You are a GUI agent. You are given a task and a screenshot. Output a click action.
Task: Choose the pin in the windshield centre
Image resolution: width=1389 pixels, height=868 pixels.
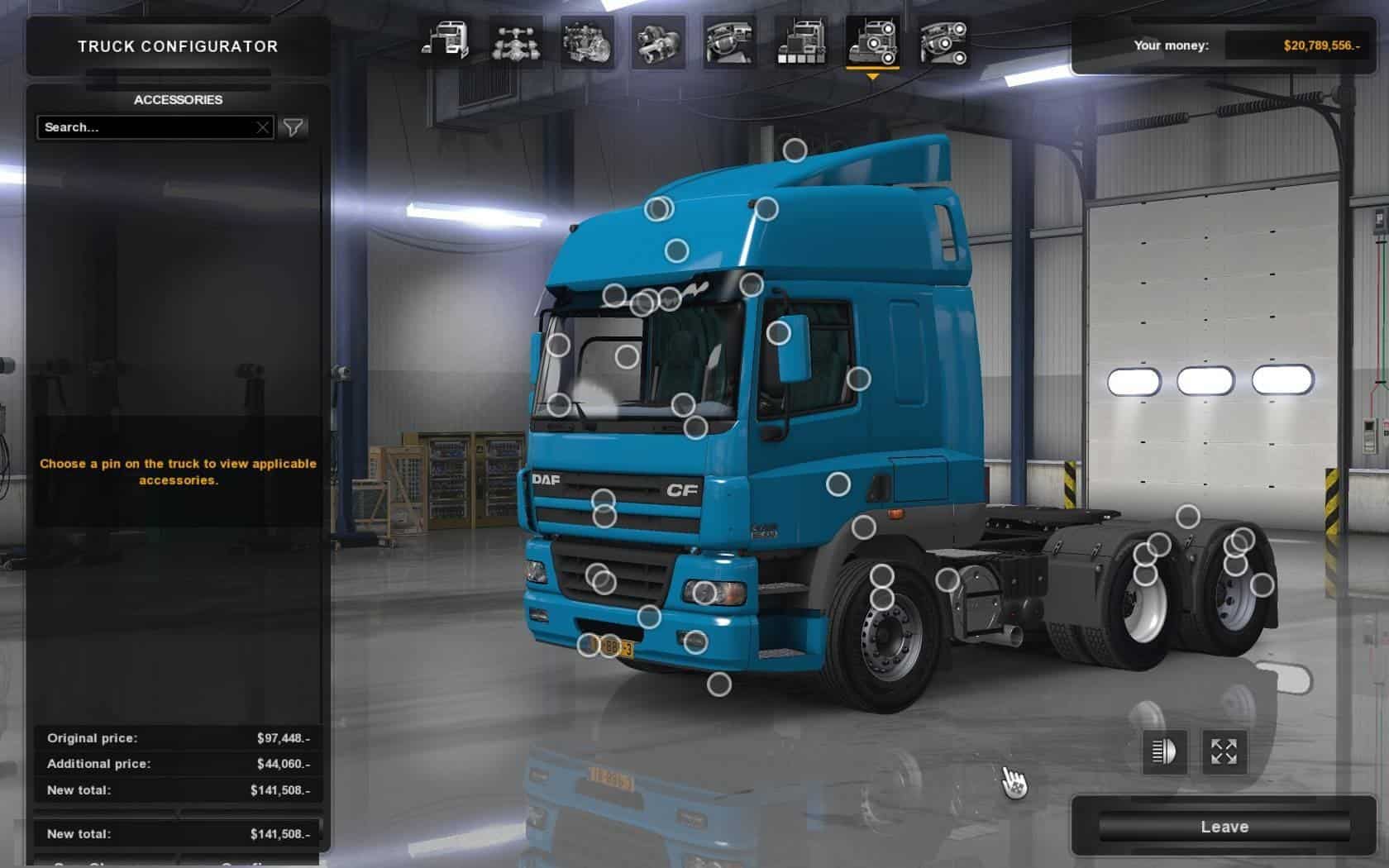click(x=627, y=357)
